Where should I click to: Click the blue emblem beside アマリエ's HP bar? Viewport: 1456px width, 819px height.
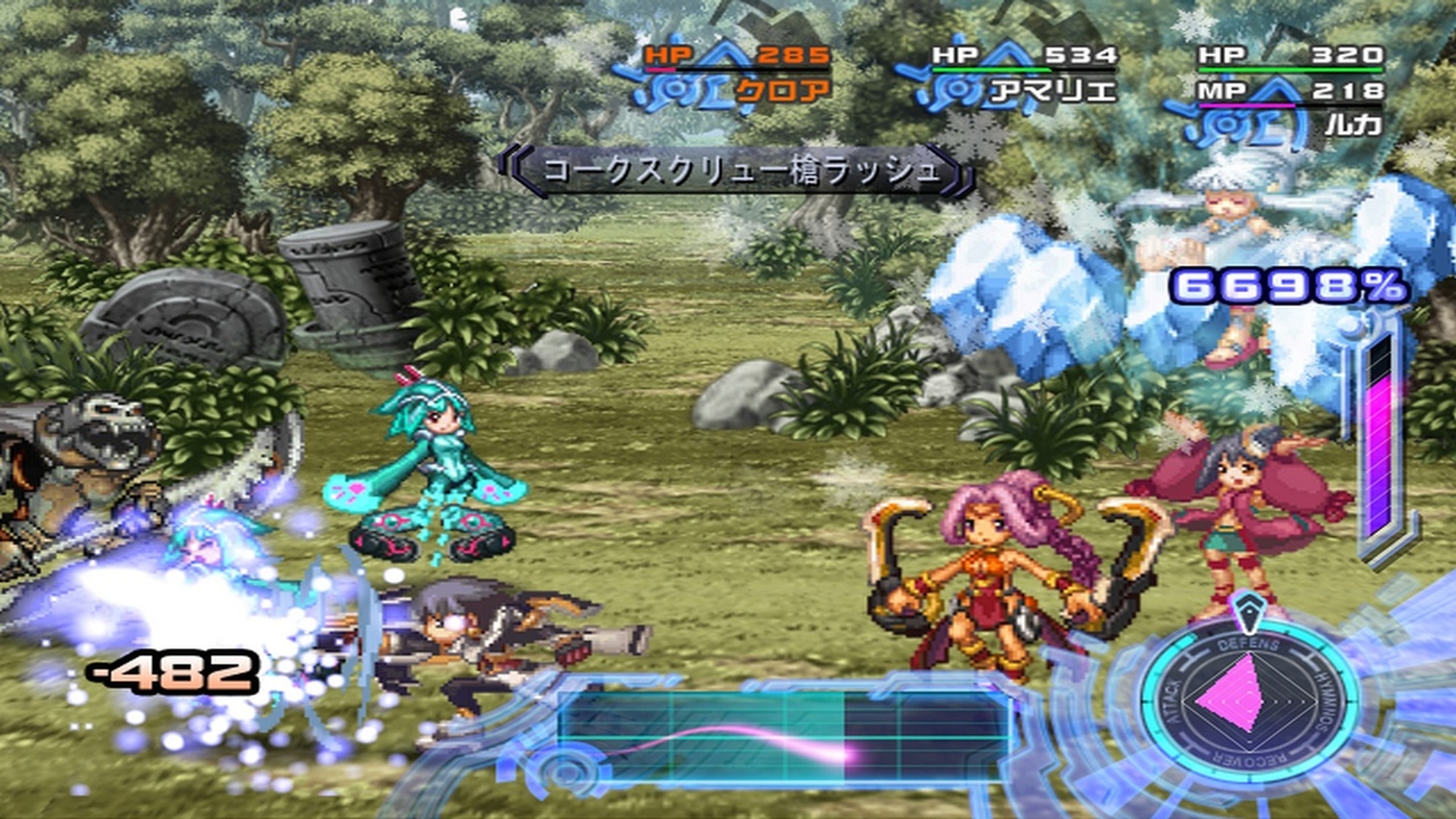[x=956, y=89]
